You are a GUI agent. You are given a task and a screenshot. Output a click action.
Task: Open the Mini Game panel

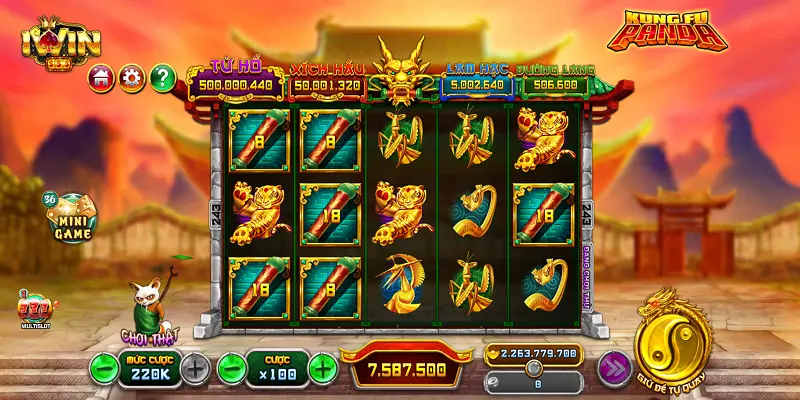(x=70, y=219)
